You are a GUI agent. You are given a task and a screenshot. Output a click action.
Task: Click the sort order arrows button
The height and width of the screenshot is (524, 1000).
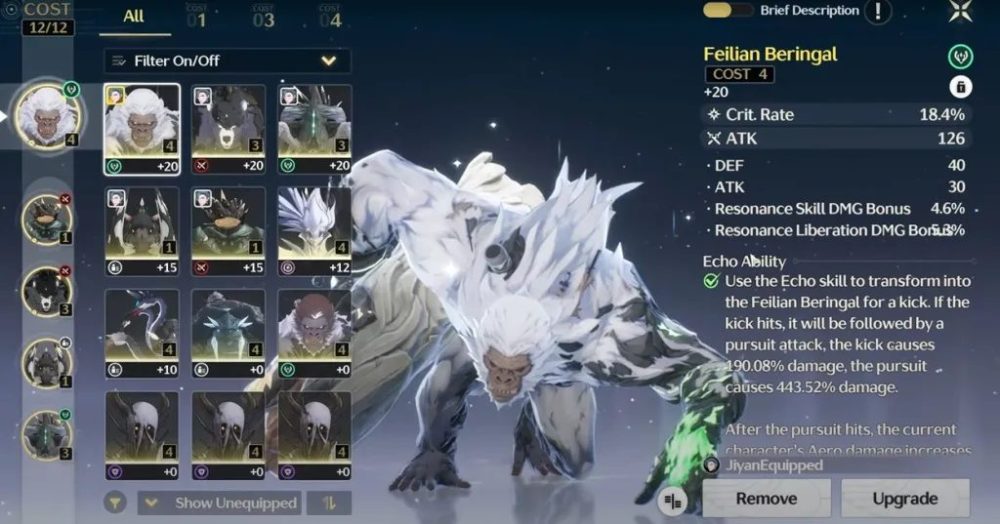click(x=328, y=502)
